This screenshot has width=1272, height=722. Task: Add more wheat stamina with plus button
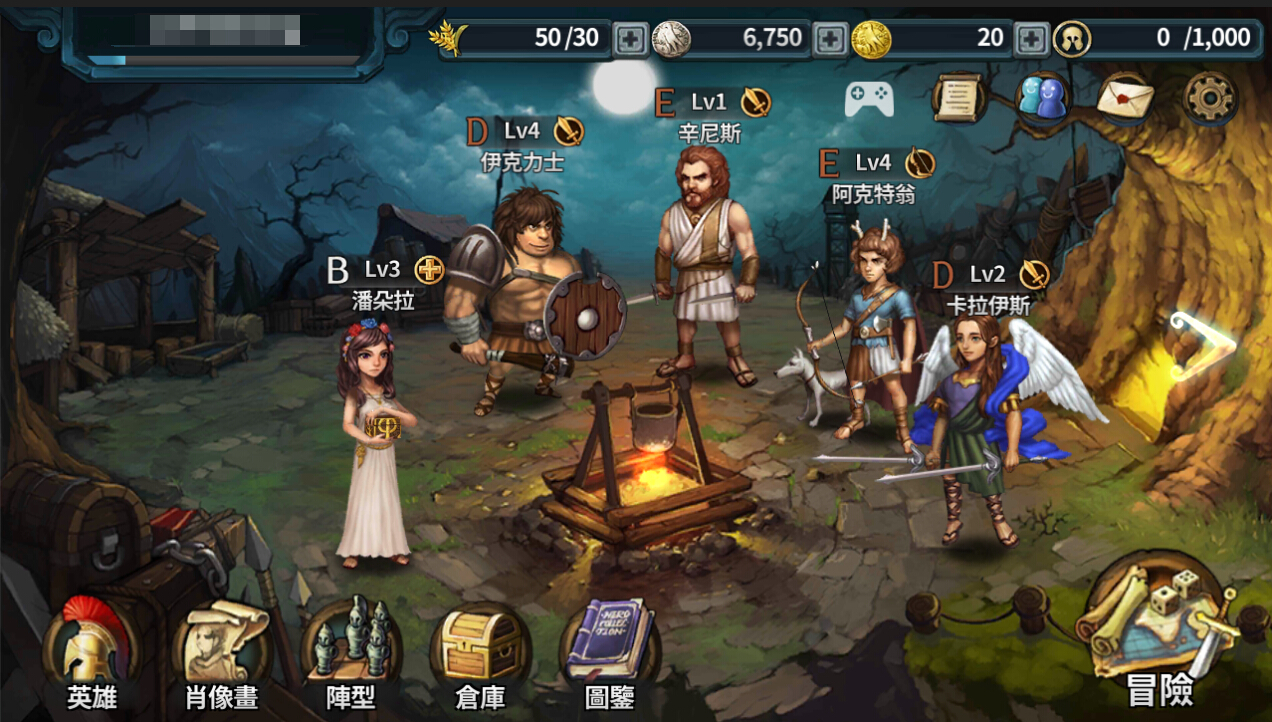coord(630,39)
